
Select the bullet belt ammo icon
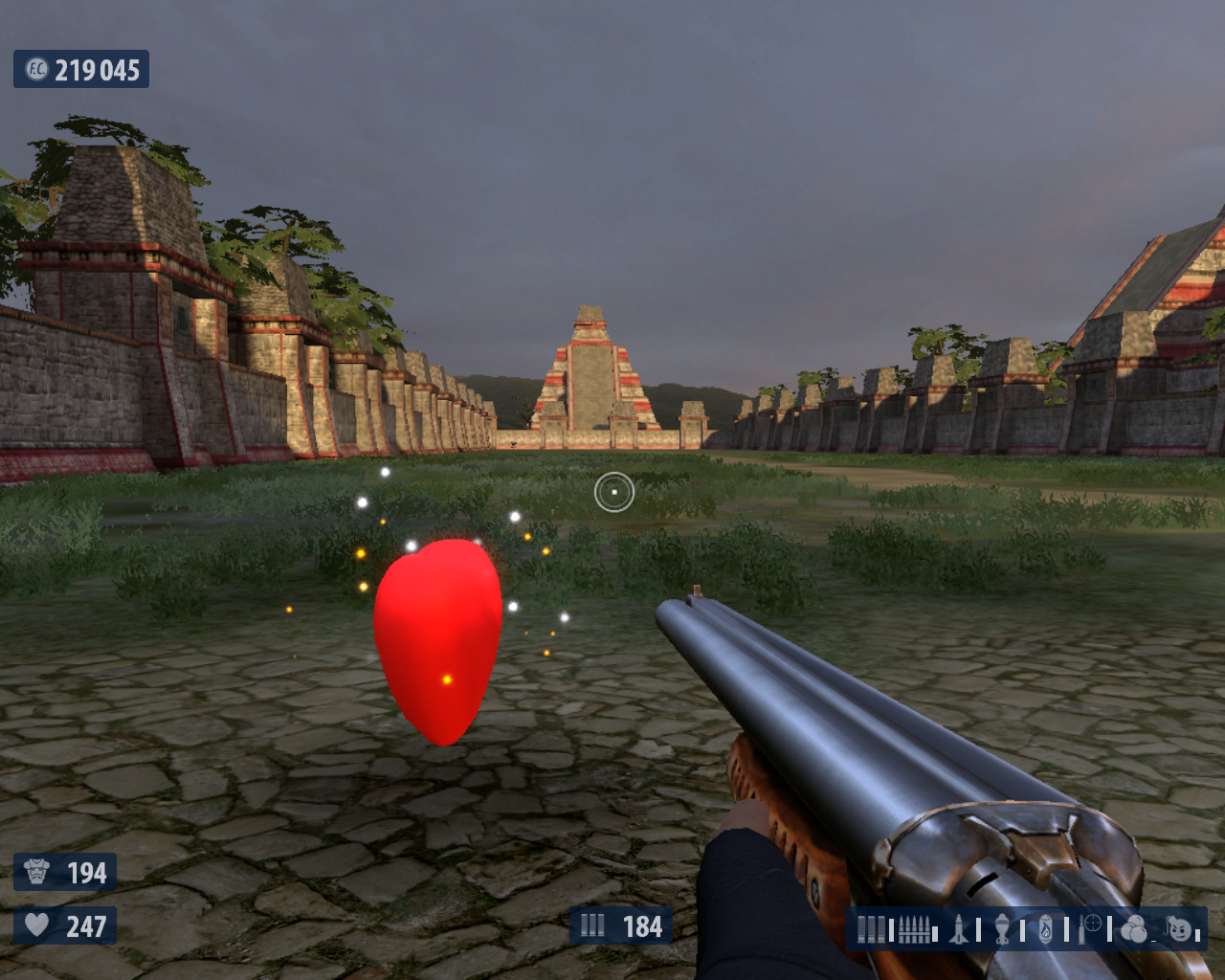[914, 929]
